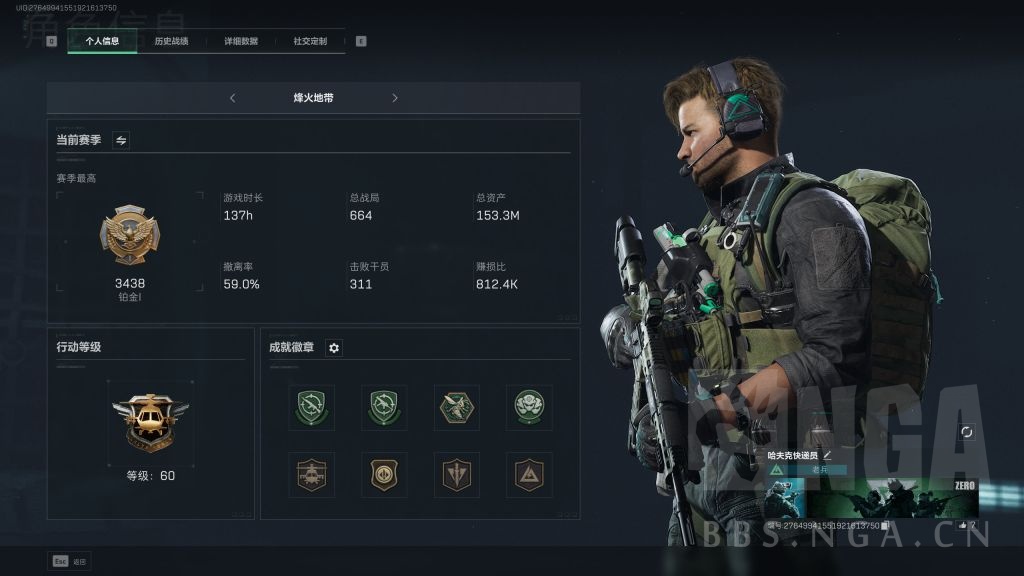Pick the gold coin shield badge
This screenshot has height=576, width=1024.
pyautogui.click(x=384, y=475)
